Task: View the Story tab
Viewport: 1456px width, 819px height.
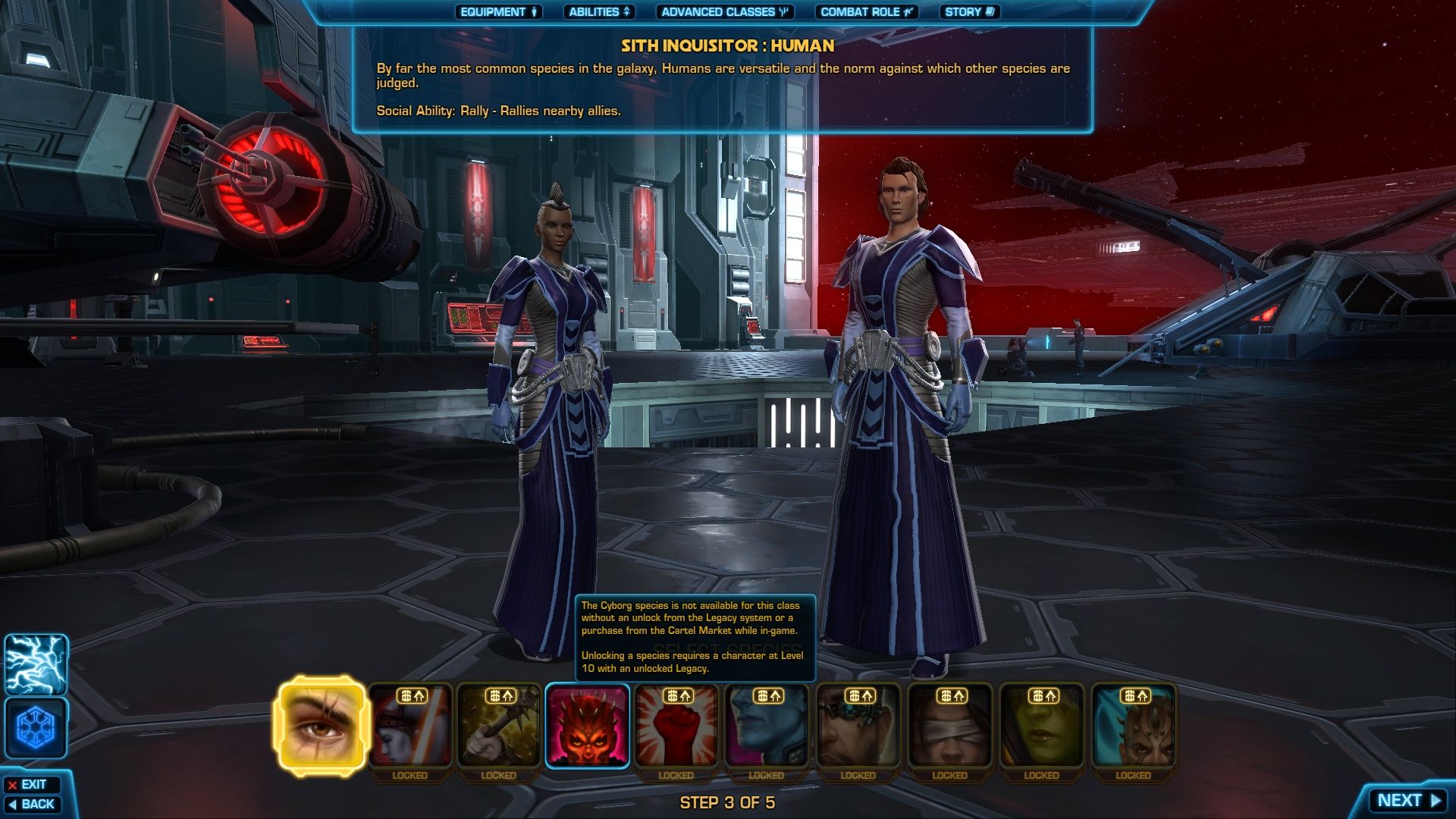Action: (x=969, y=12)
